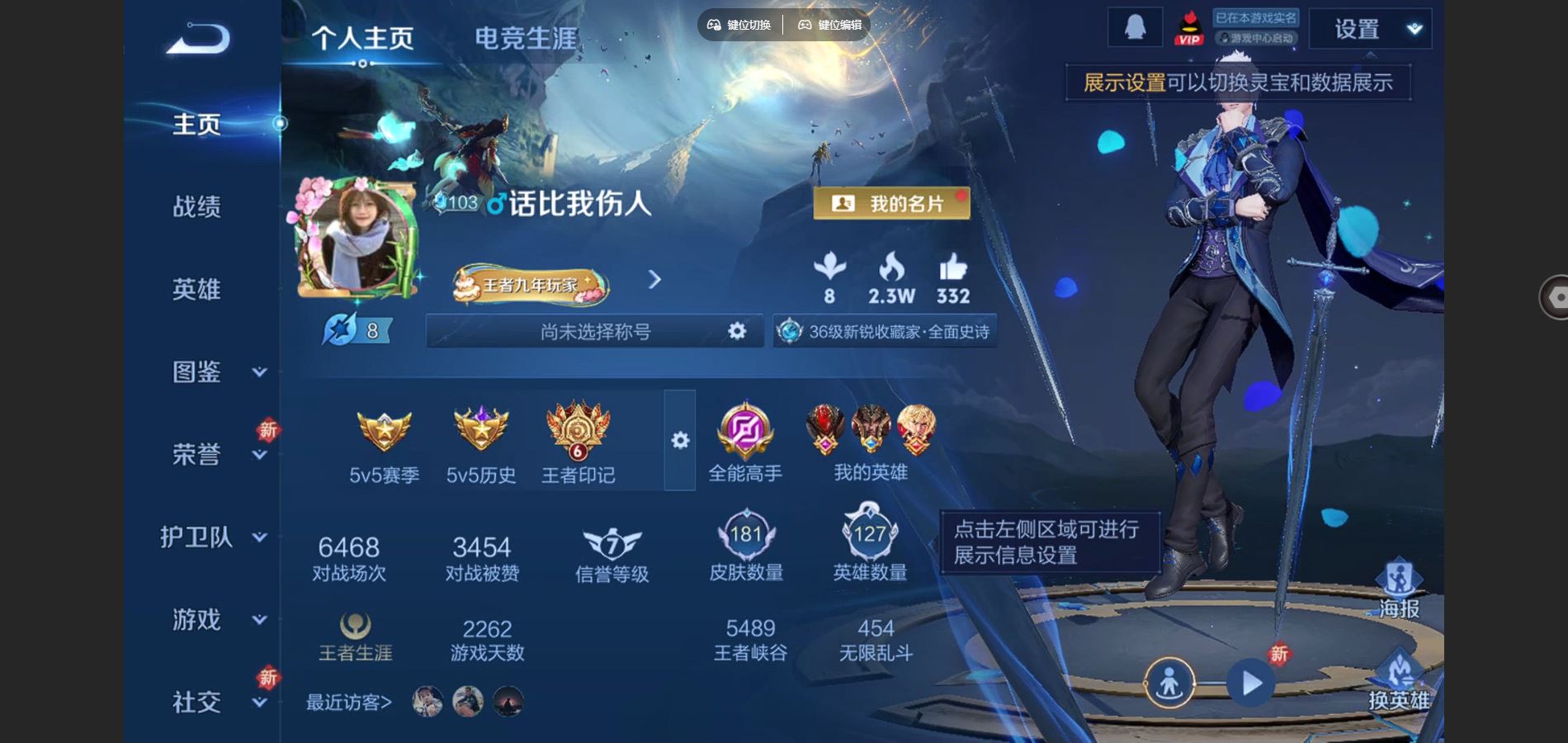Open the gear beside 尚未选择称号

click(737, 330)
